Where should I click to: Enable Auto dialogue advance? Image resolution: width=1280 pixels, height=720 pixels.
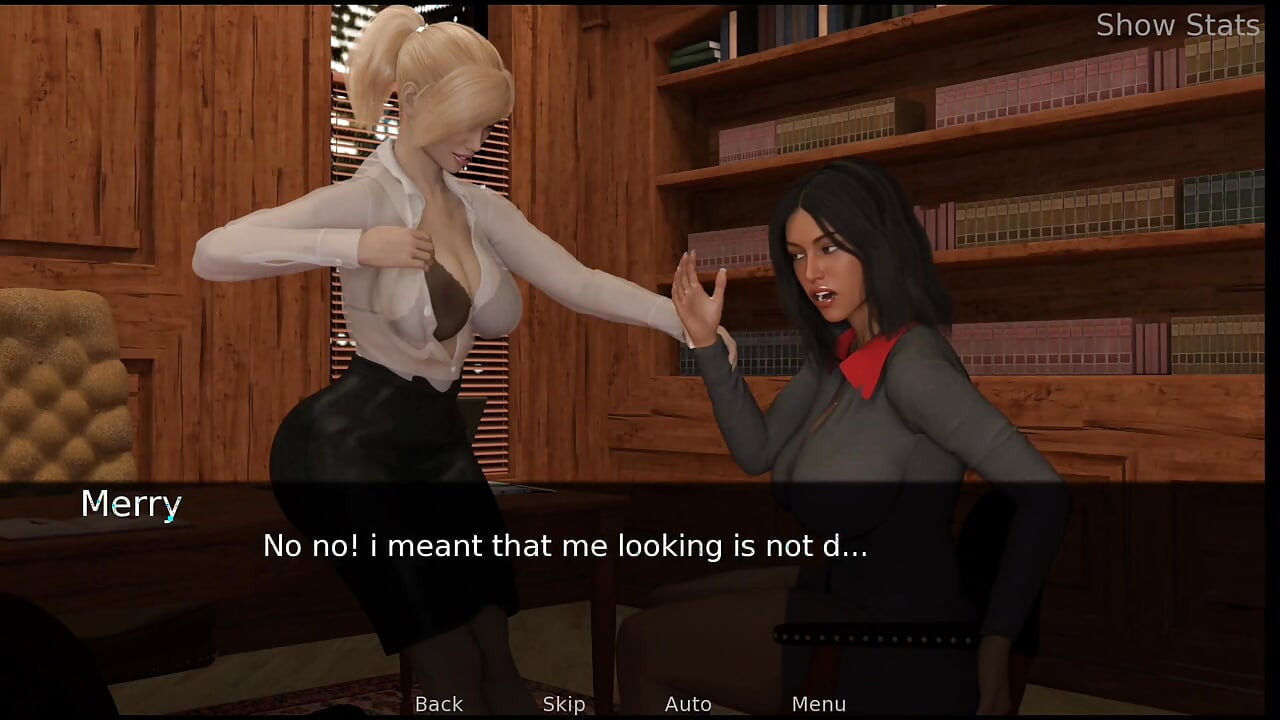pos(688,704)
